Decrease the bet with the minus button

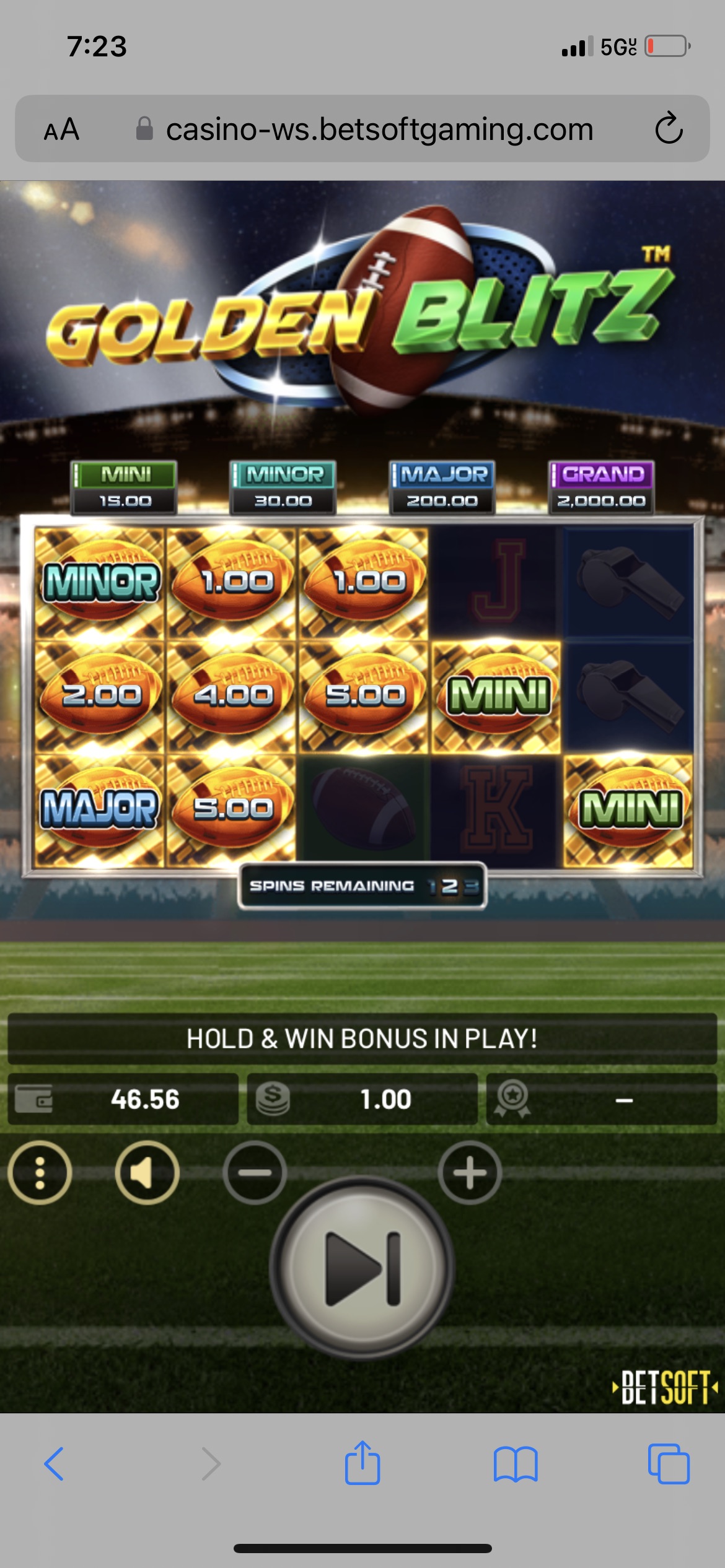pos(255,1172)
